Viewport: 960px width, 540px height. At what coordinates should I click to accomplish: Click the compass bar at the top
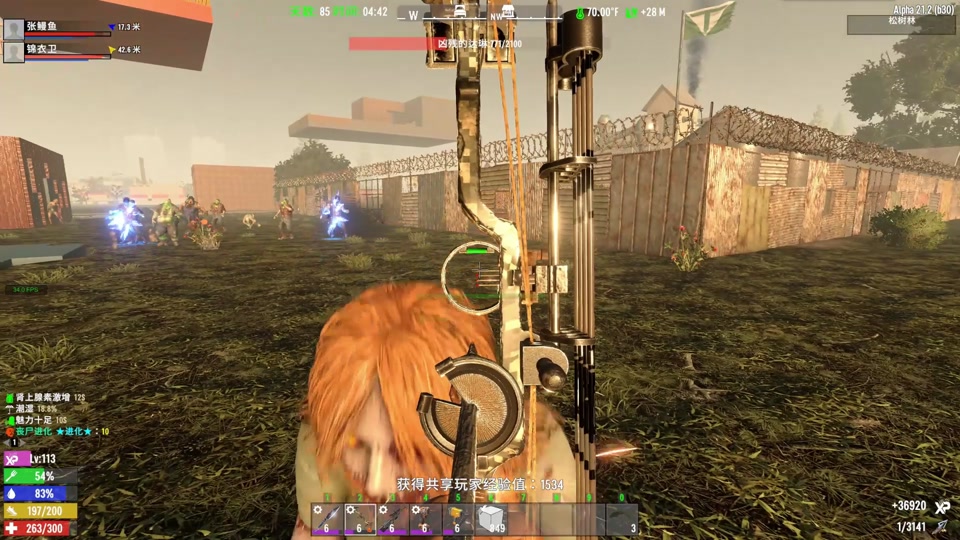480,14
